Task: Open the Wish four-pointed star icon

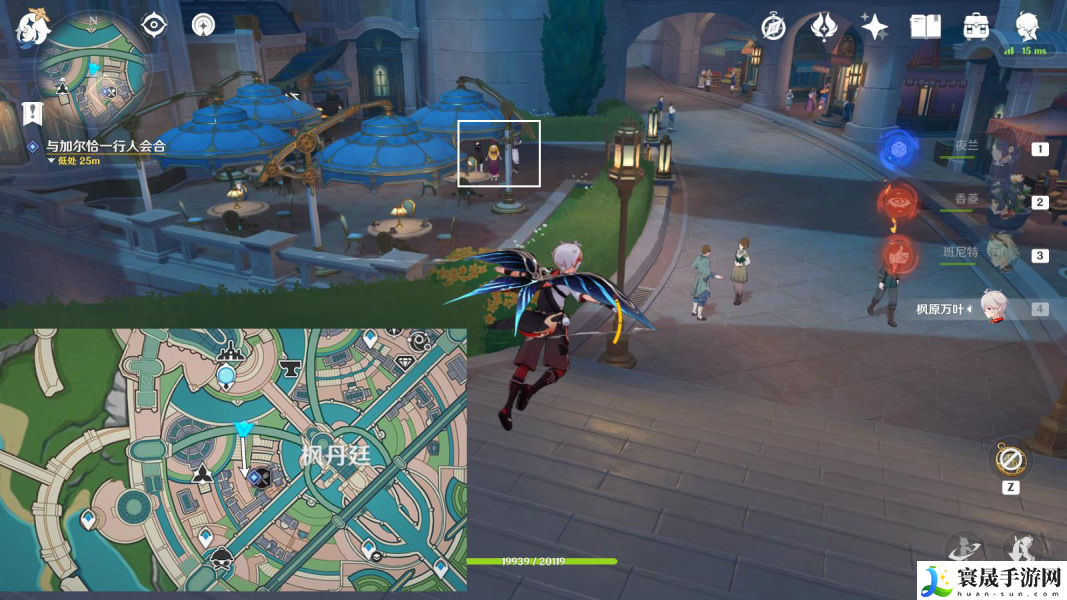Action: 874,27
